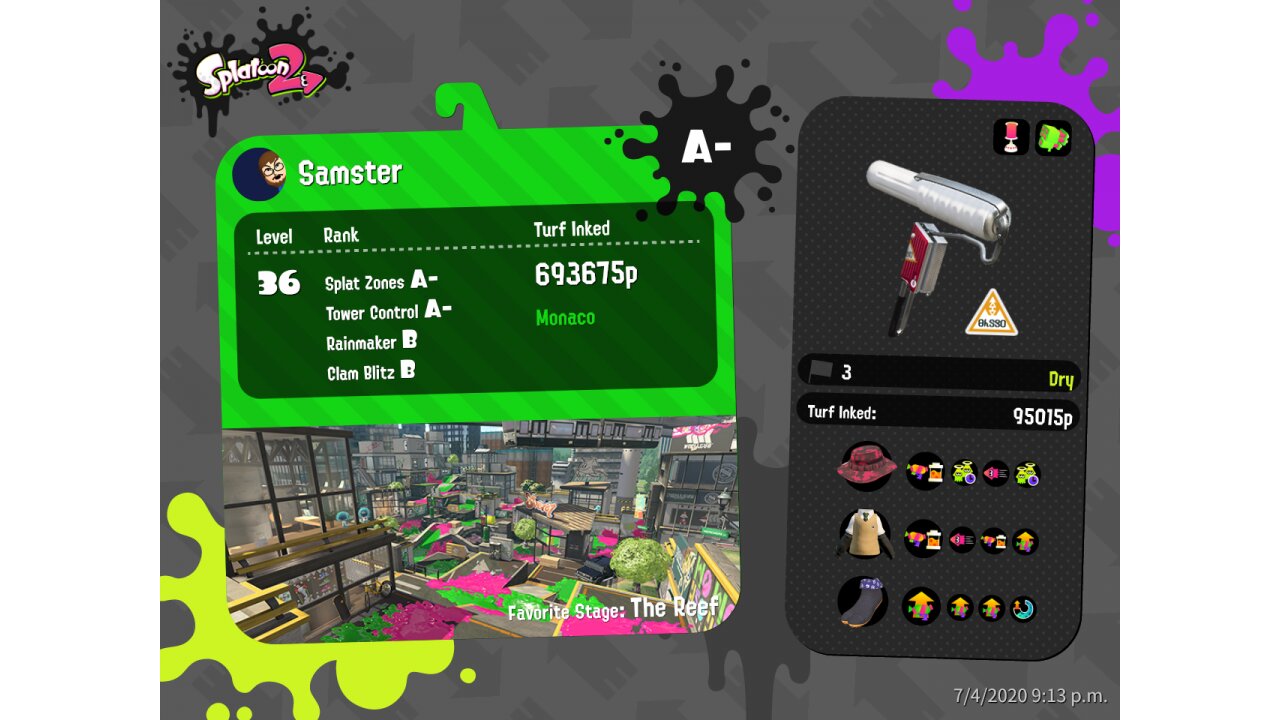Click Samster's Mii avatar
Viewport: 1280px width, 720px height.
(259, 174)
